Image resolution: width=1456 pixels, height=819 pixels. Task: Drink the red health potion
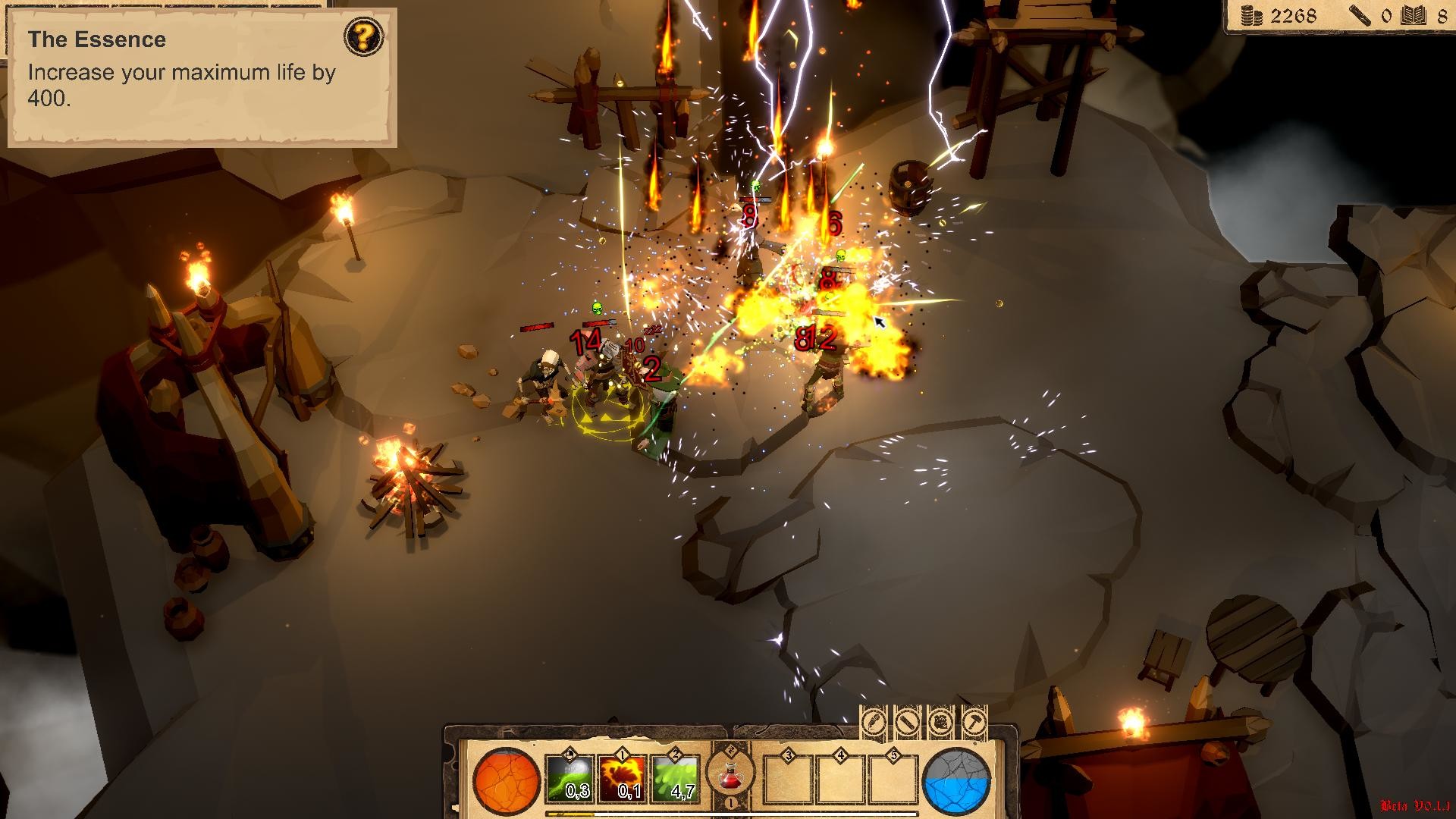tap(730, 777)
